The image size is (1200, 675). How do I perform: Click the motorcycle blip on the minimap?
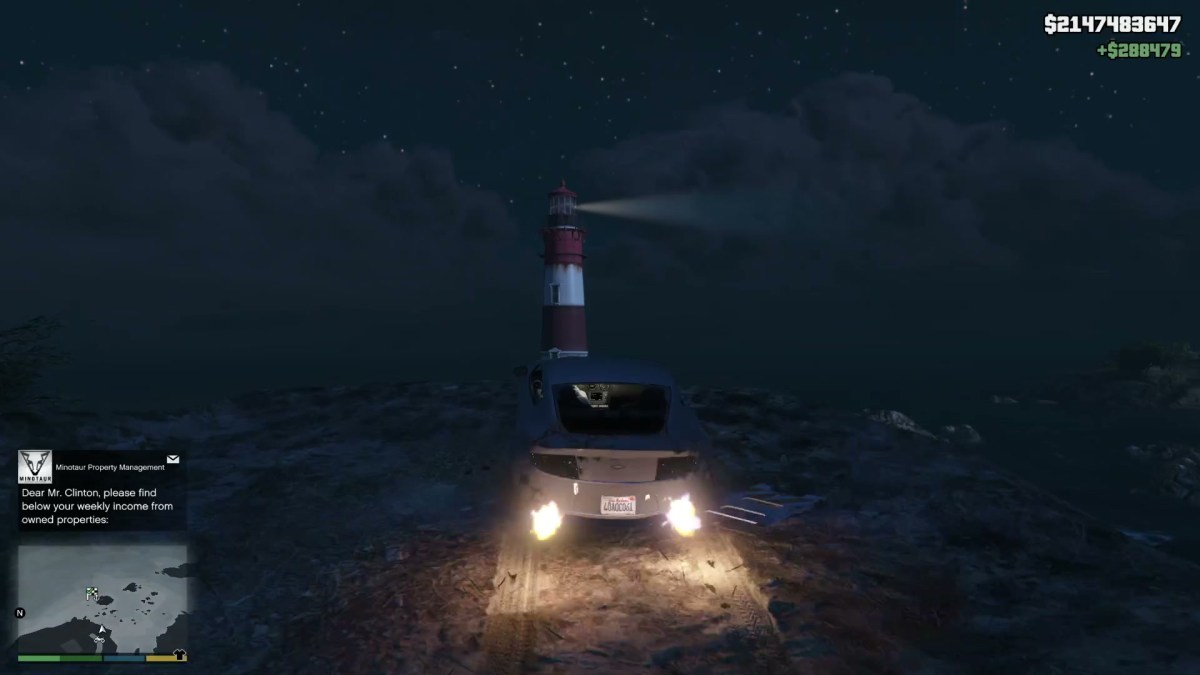point(99,637)
